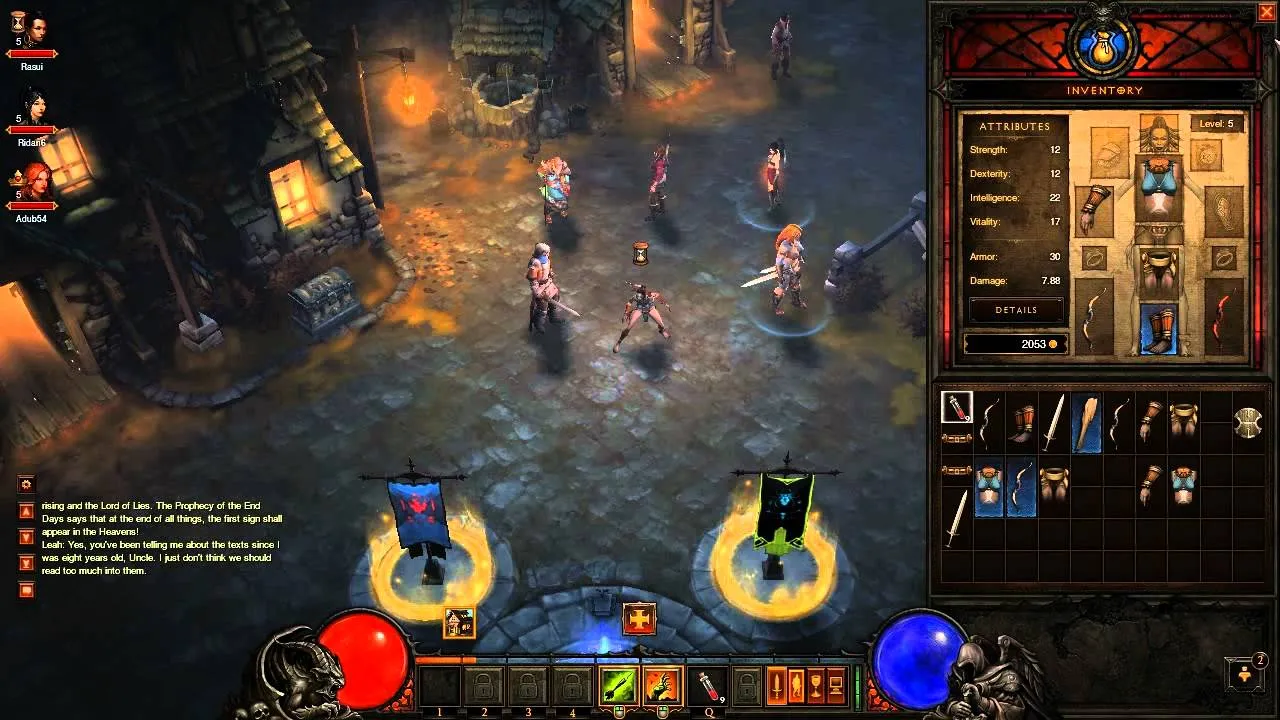Viewport: 1280px width, 720px height.
Task: Pick the health potion in the backpack
Action: [957, 407]
